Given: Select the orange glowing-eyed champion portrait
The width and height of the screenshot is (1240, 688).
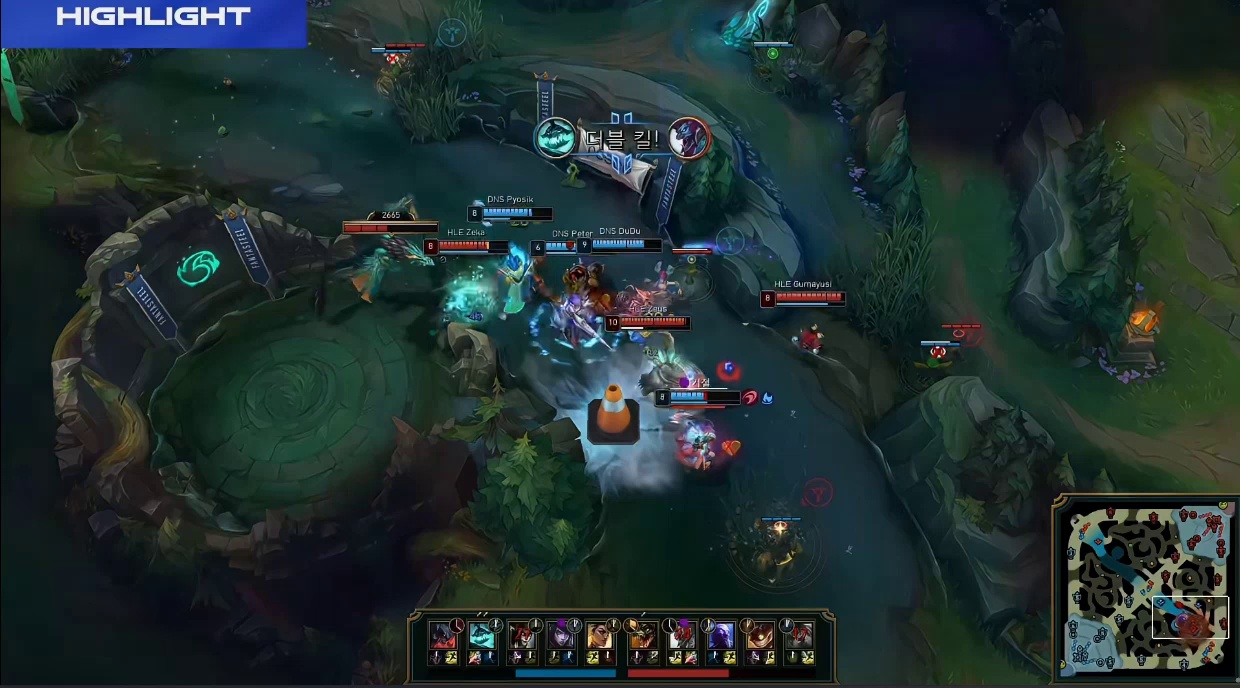Looking at the screenshot, I should click(x=760, y=635).
